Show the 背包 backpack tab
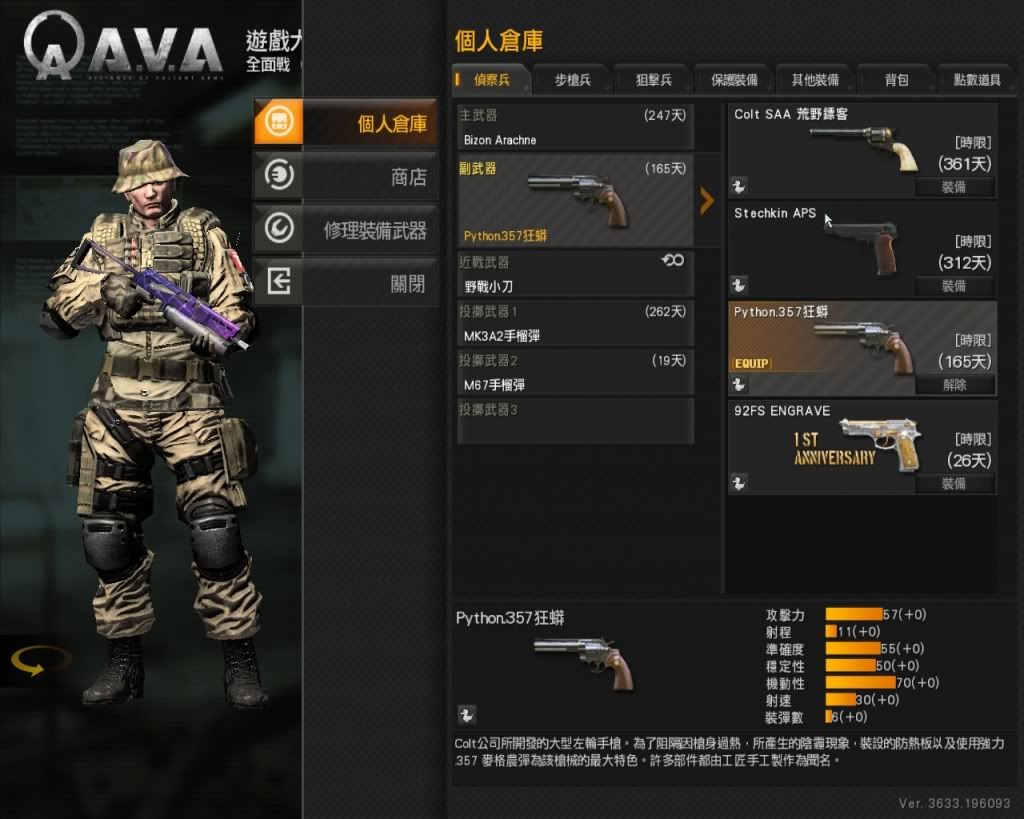This screenshot has width=1024, height=819. coord(896,80)
